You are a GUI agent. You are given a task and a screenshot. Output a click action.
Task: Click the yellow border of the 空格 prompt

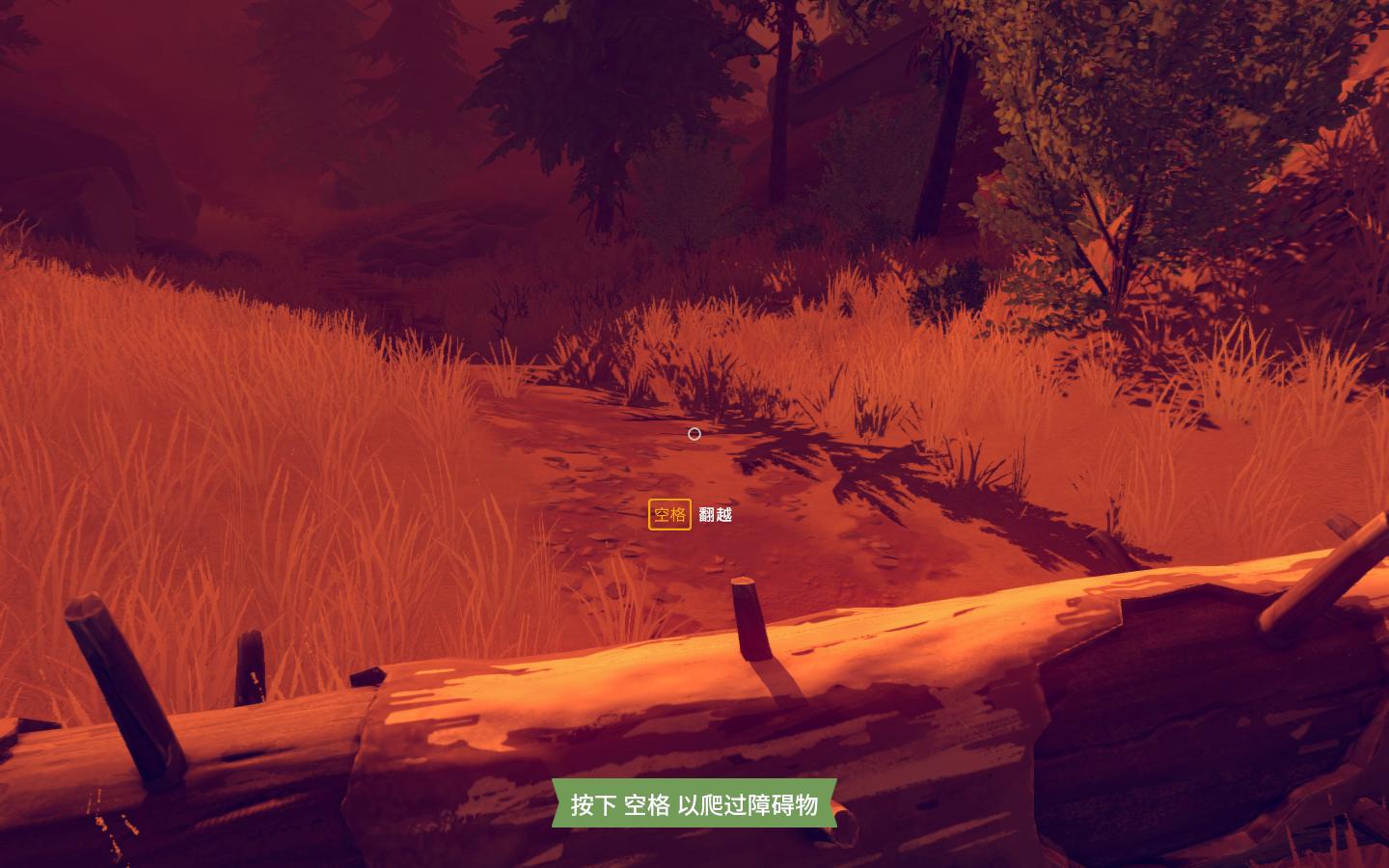click(668, 502)
